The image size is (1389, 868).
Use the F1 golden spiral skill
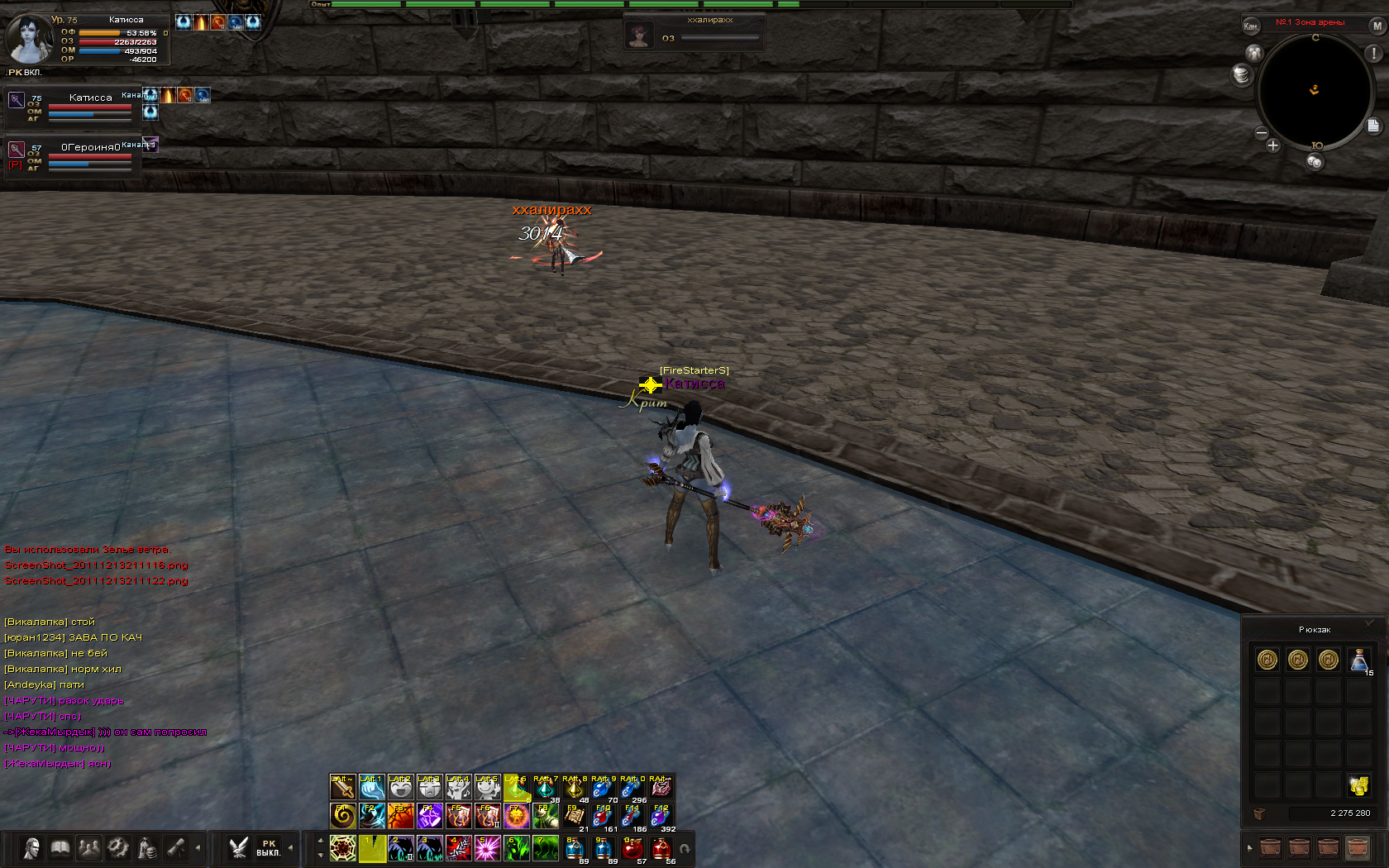tap(342, 816)
